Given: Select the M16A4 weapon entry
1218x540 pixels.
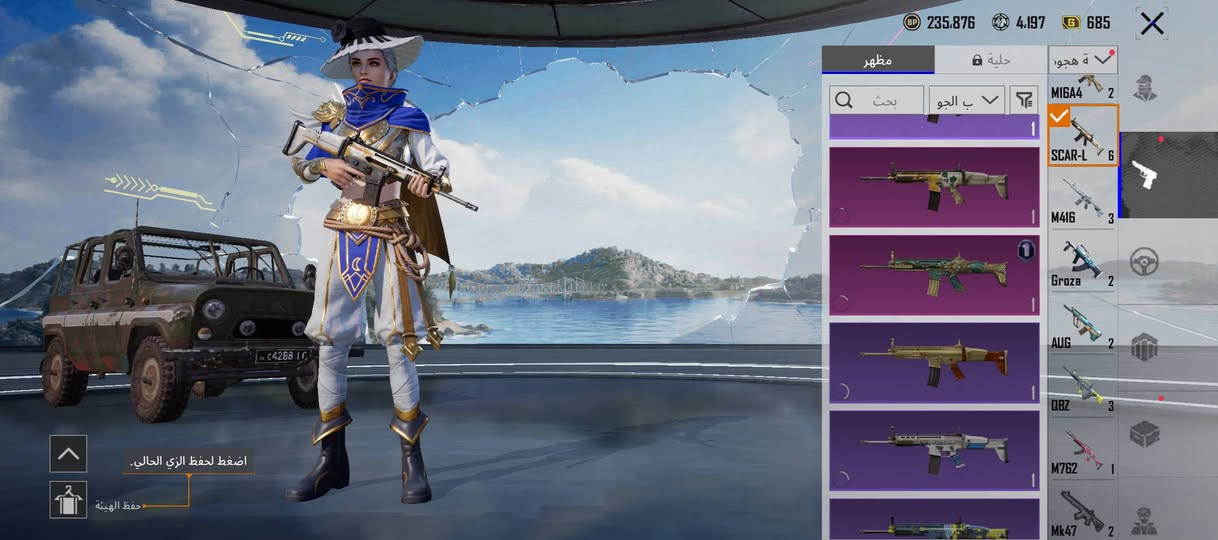Looking at the screenshot, I should point(1082,86).
